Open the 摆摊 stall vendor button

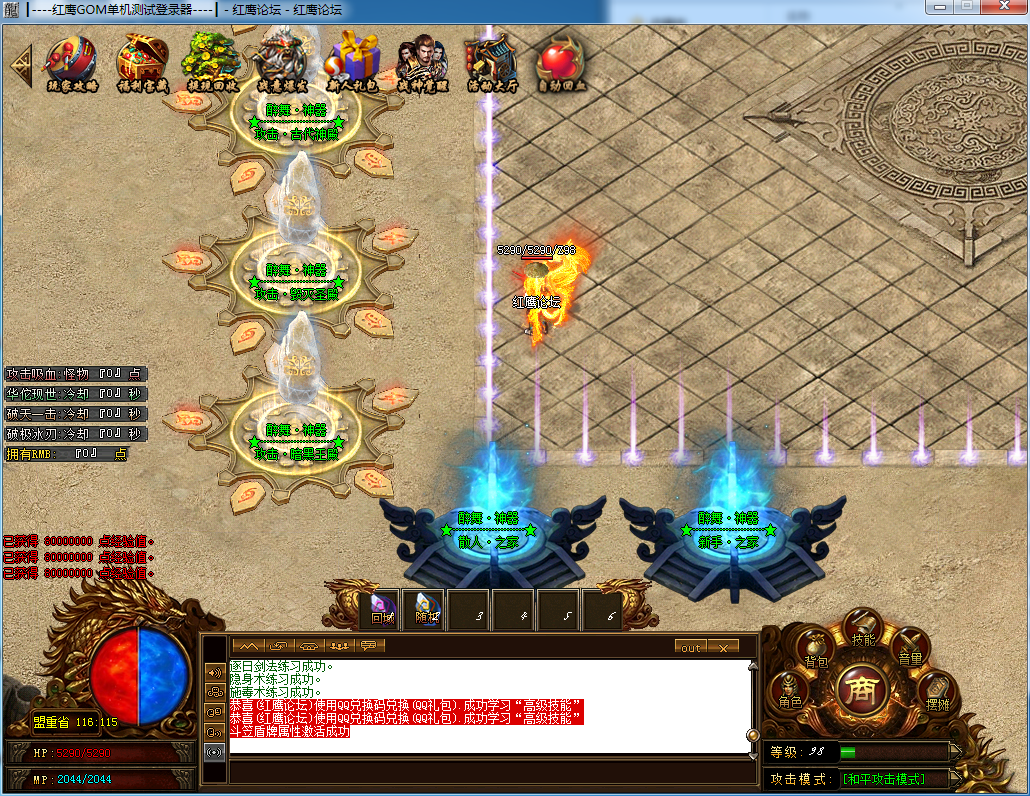[x=937, y=694]
